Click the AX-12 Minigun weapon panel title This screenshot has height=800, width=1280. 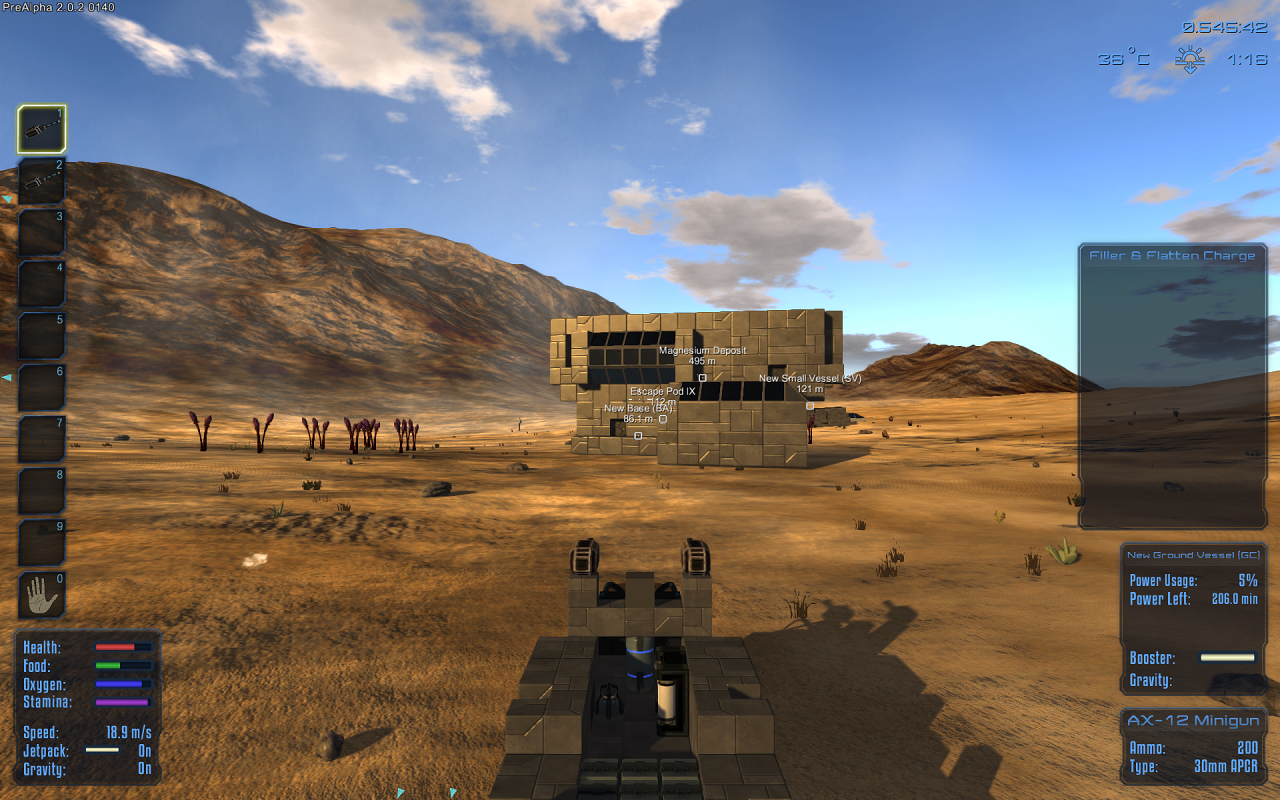click(1193, 721)
